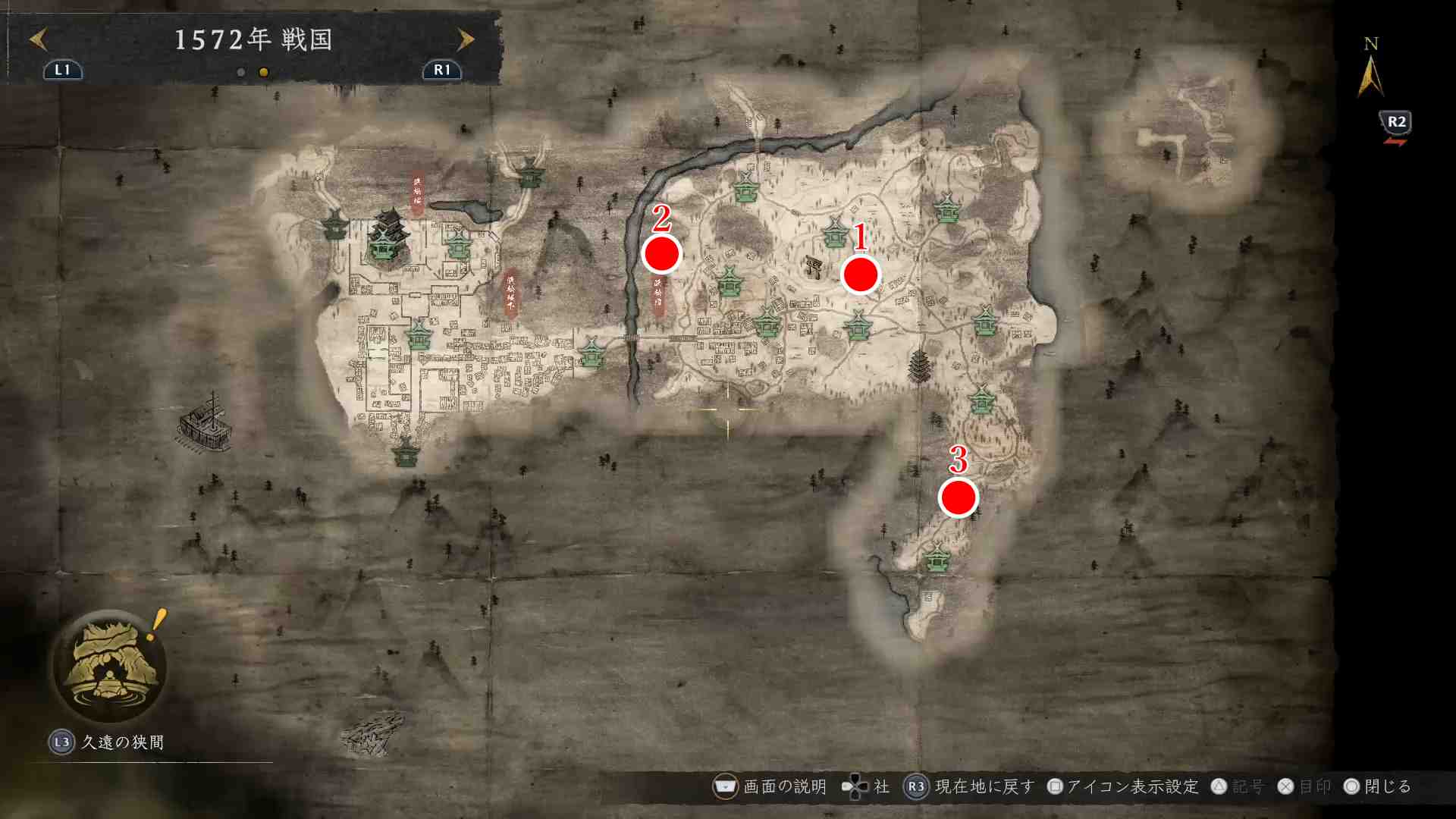Viewport: 1456px width, 819px height.
Task: Select the red map marker numbered 2
Action: click(x=661, y=254)
